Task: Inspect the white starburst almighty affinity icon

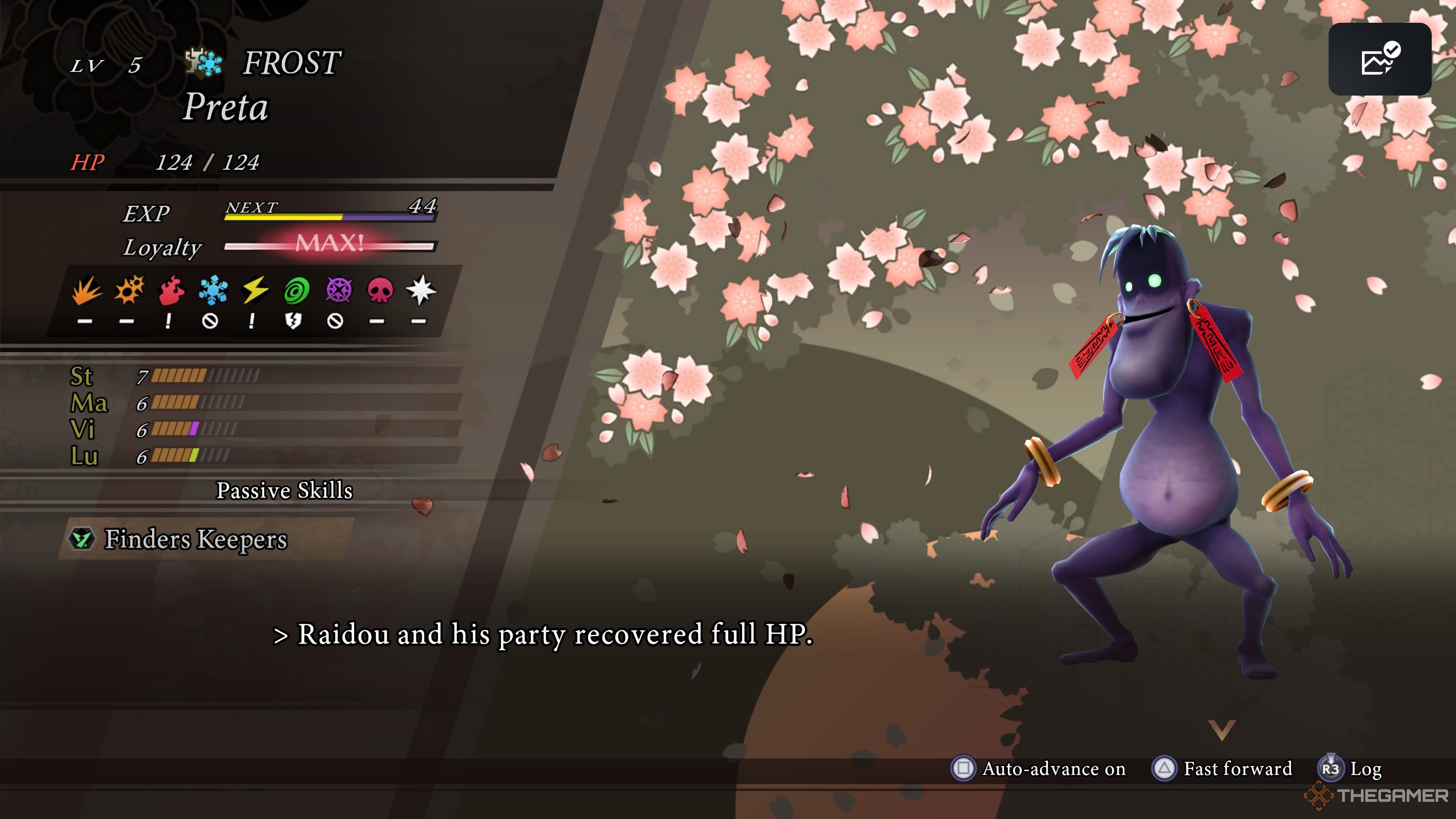Action: [421, 290]
